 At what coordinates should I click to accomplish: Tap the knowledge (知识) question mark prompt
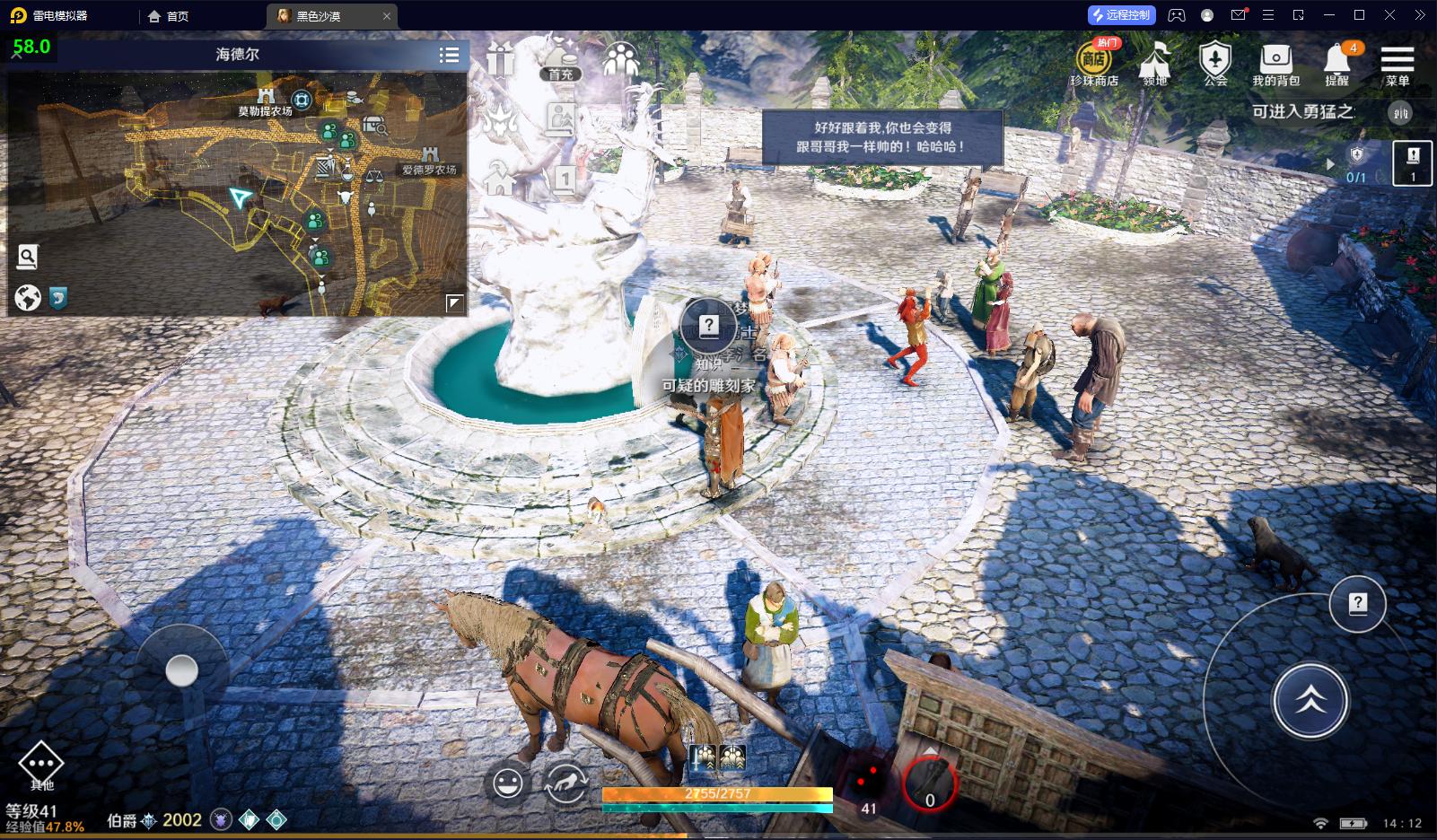709,327
